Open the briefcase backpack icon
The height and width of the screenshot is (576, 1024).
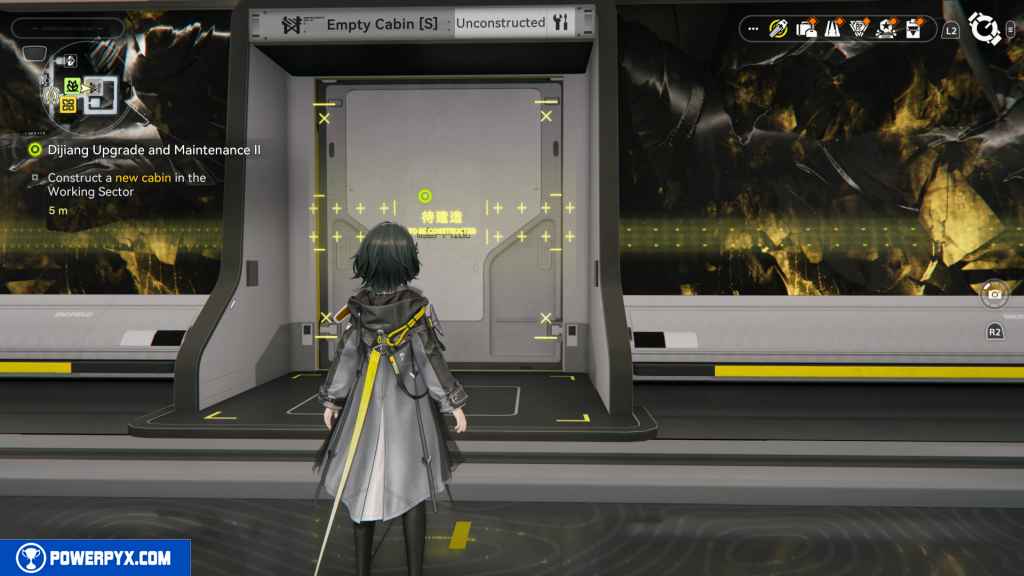806,29
